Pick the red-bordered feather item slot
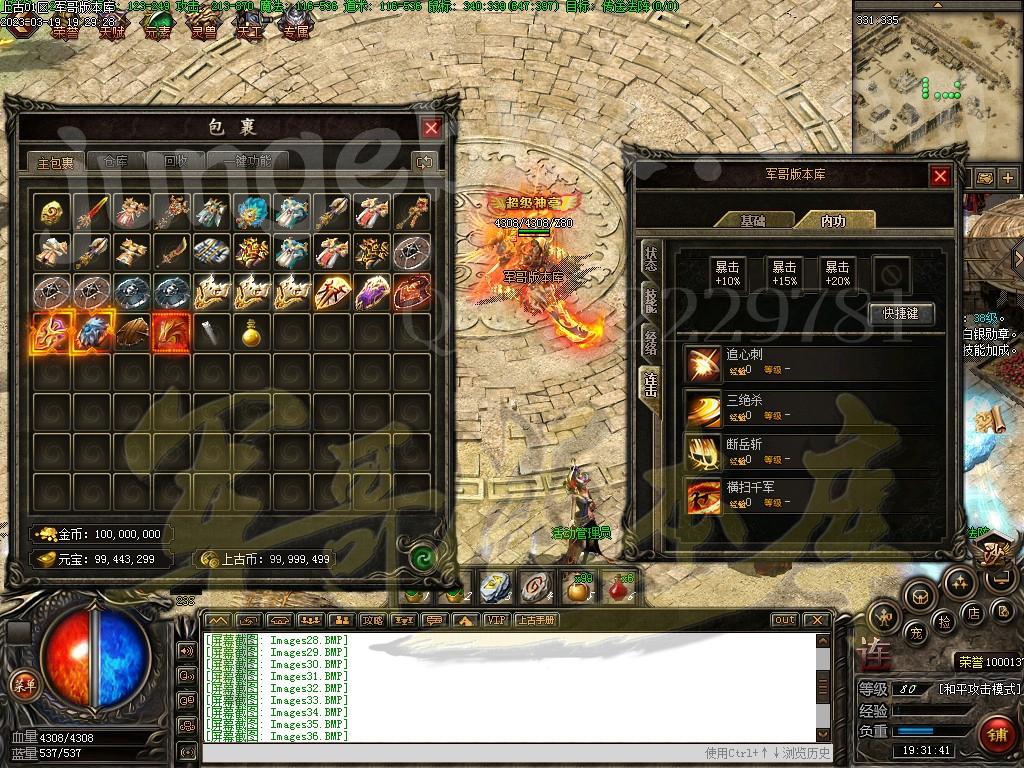The image size is (1024, 768). pos(170,333)
